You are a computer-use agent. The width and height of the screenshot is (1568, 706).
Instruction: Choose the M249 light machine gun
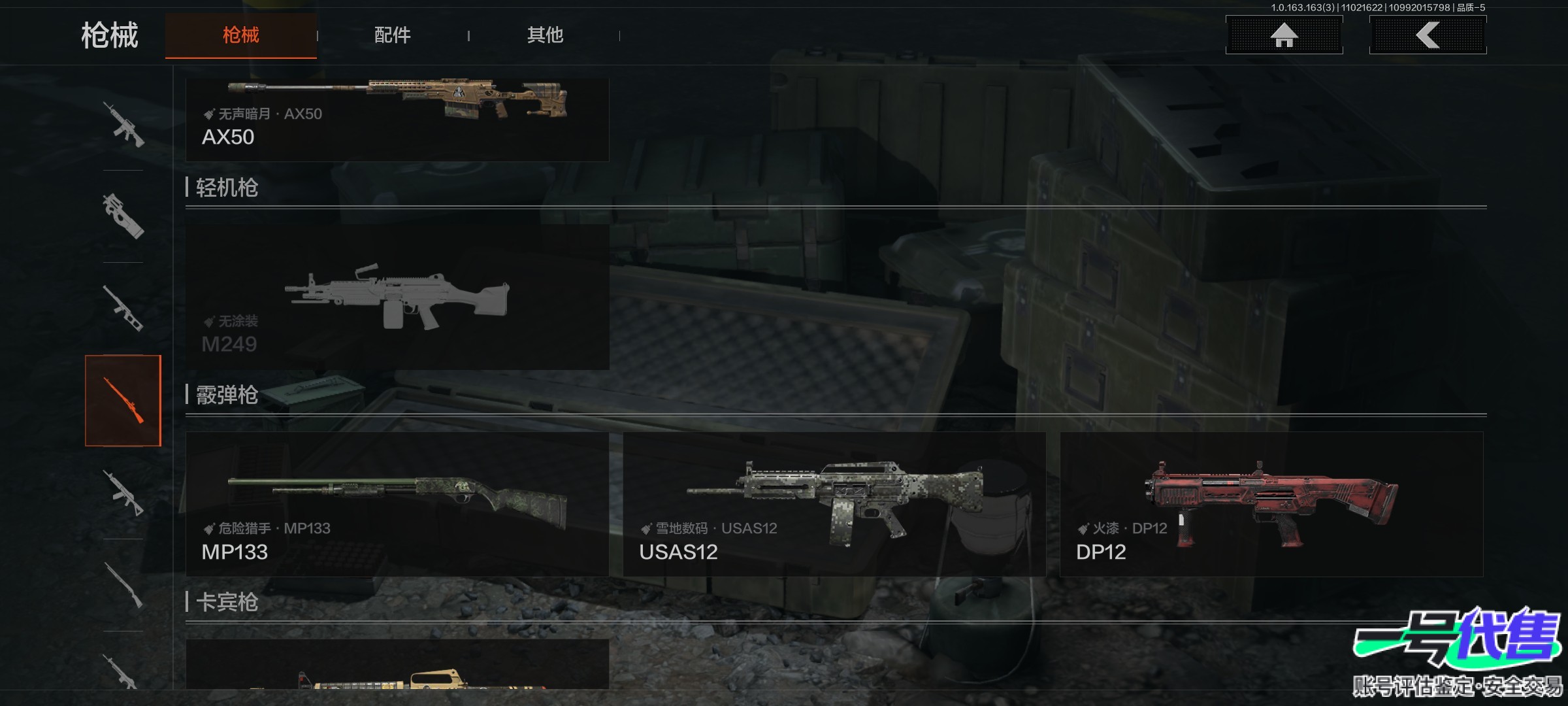tap(397, 297)
